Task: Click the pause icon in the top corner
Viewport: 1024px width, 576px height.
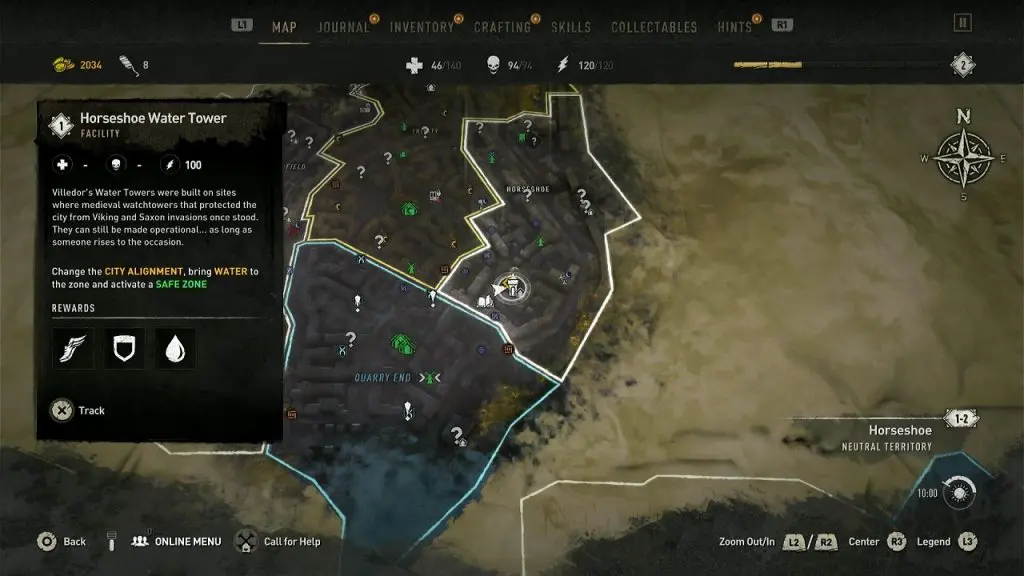Action: coord(963,23)
